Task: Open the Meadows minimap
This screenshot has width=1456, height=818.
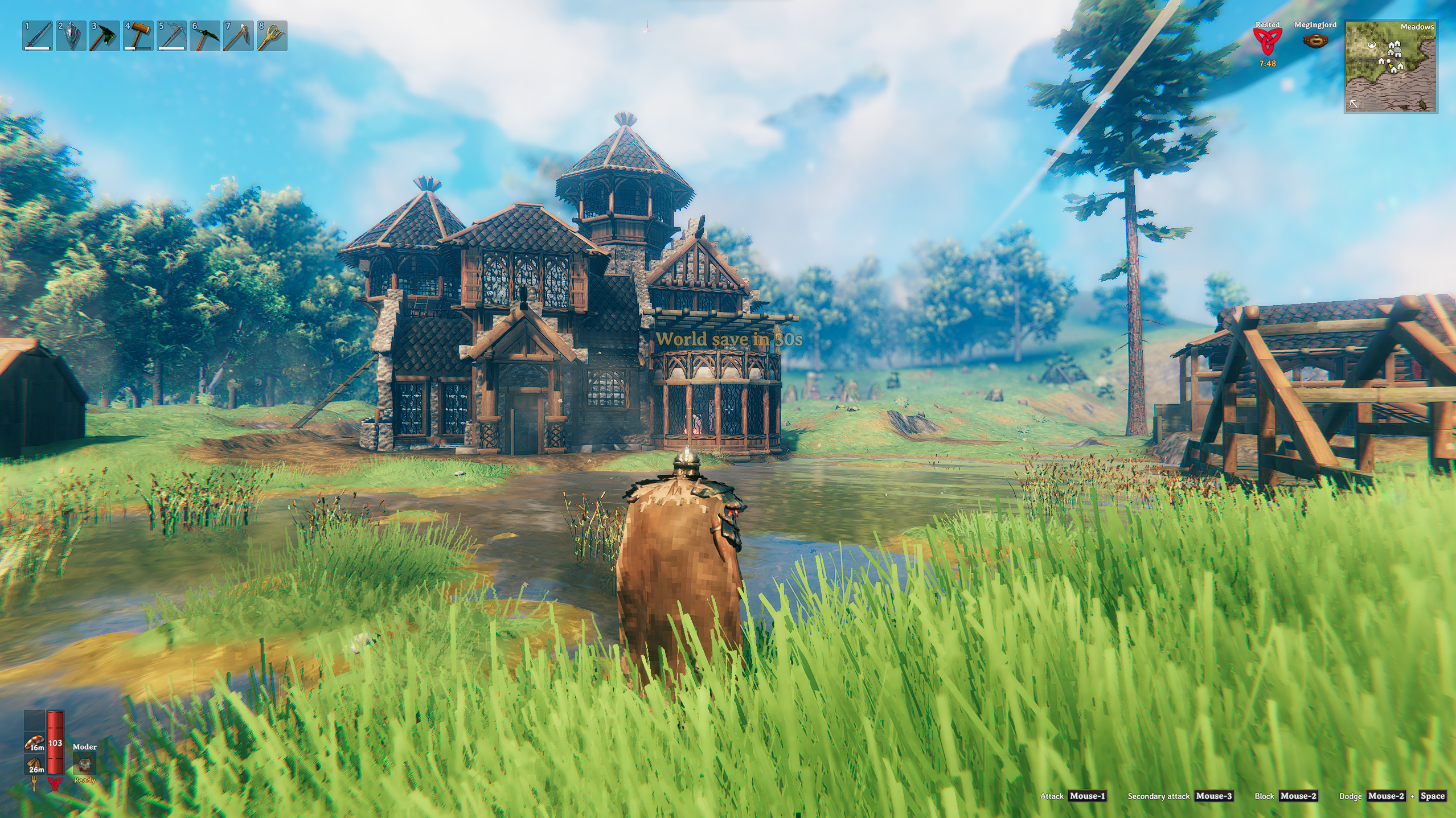Action: 1391,67
